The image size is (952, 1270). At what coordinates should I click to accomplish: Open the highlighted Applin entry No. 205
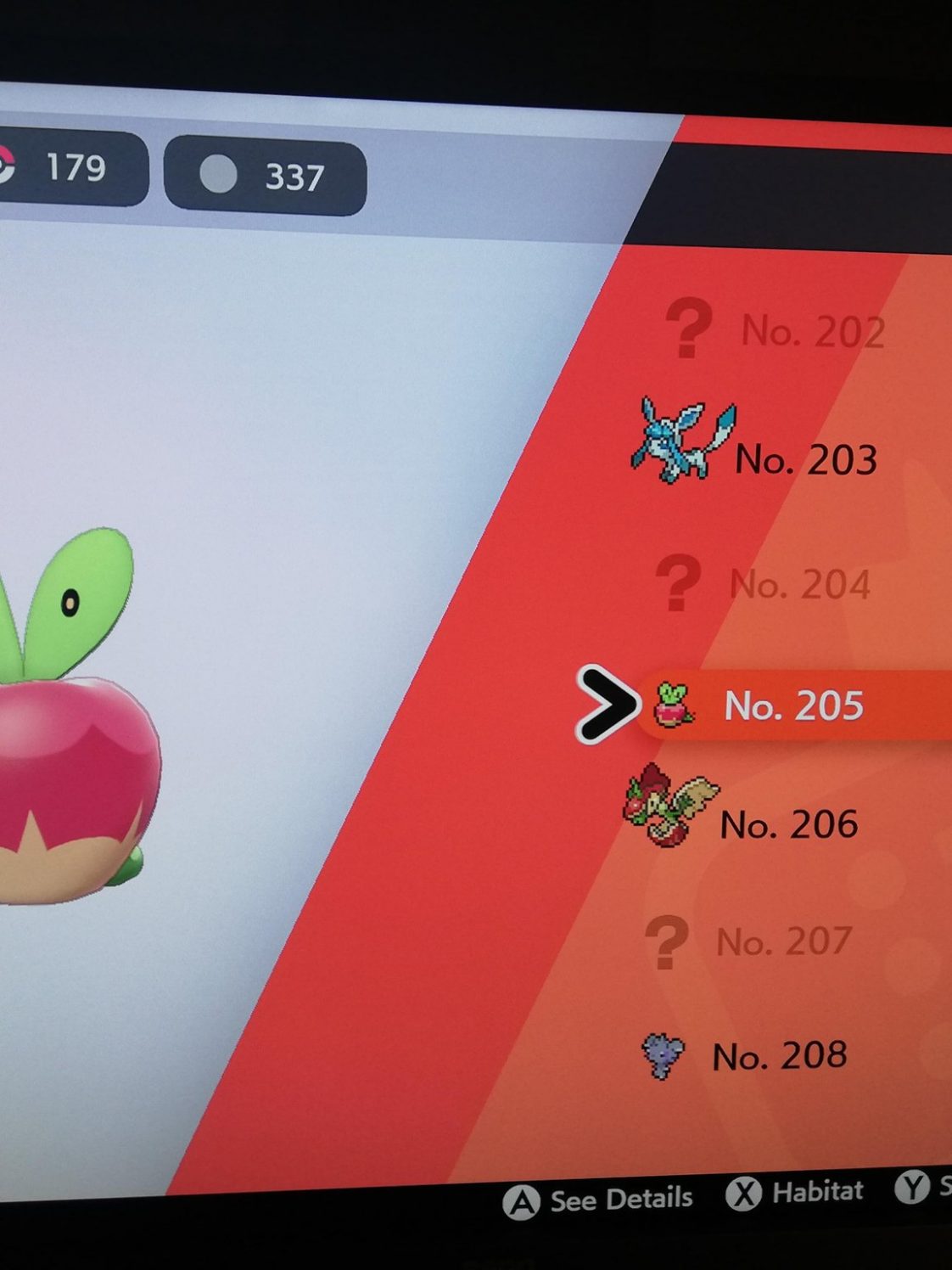pos(792,705)
